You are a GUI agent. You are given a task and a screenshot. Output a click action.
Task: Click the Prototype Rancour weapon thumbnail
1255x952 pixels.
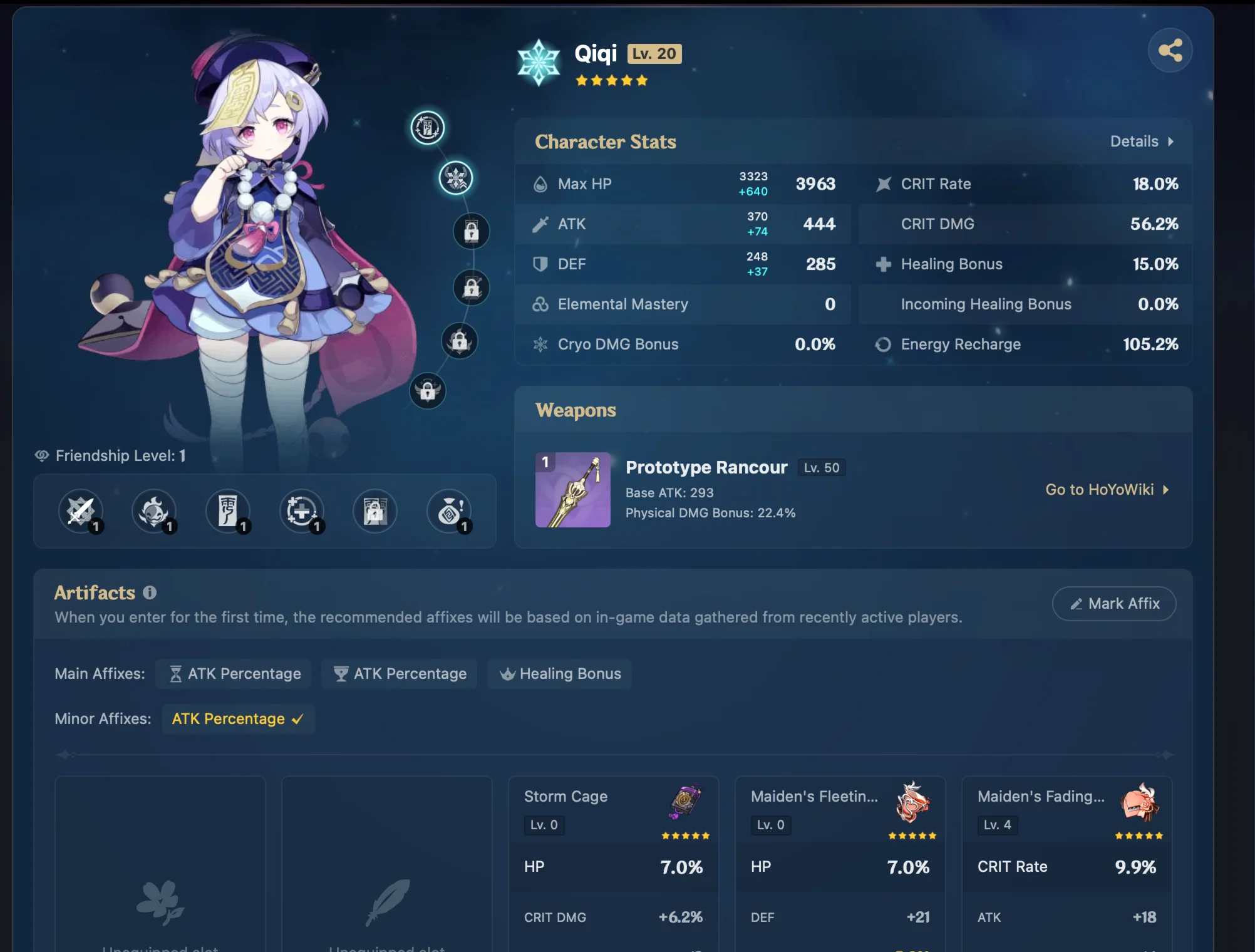573,490
